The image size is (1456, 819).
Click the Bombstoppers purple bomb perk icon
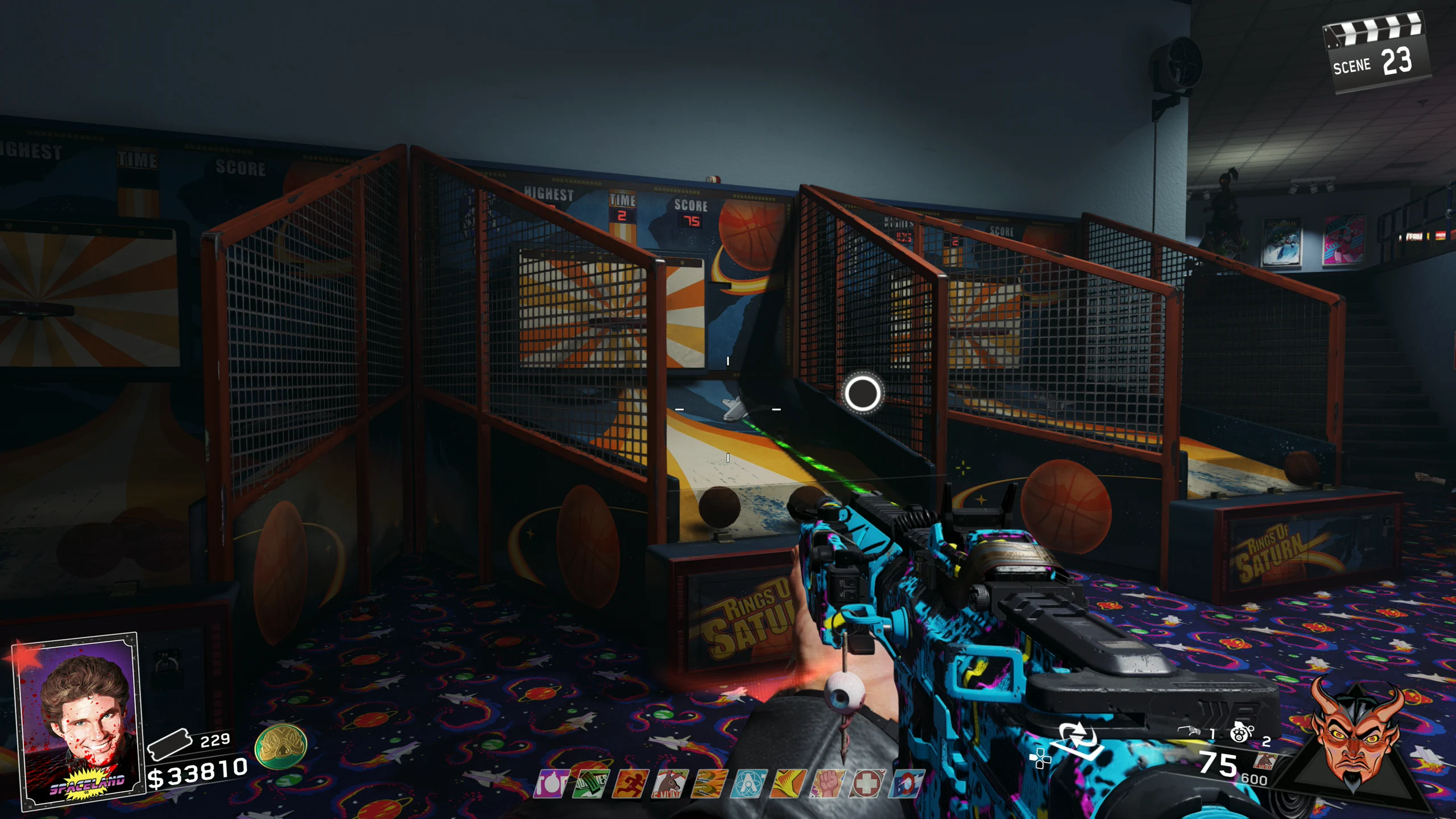tap(550, 784)
